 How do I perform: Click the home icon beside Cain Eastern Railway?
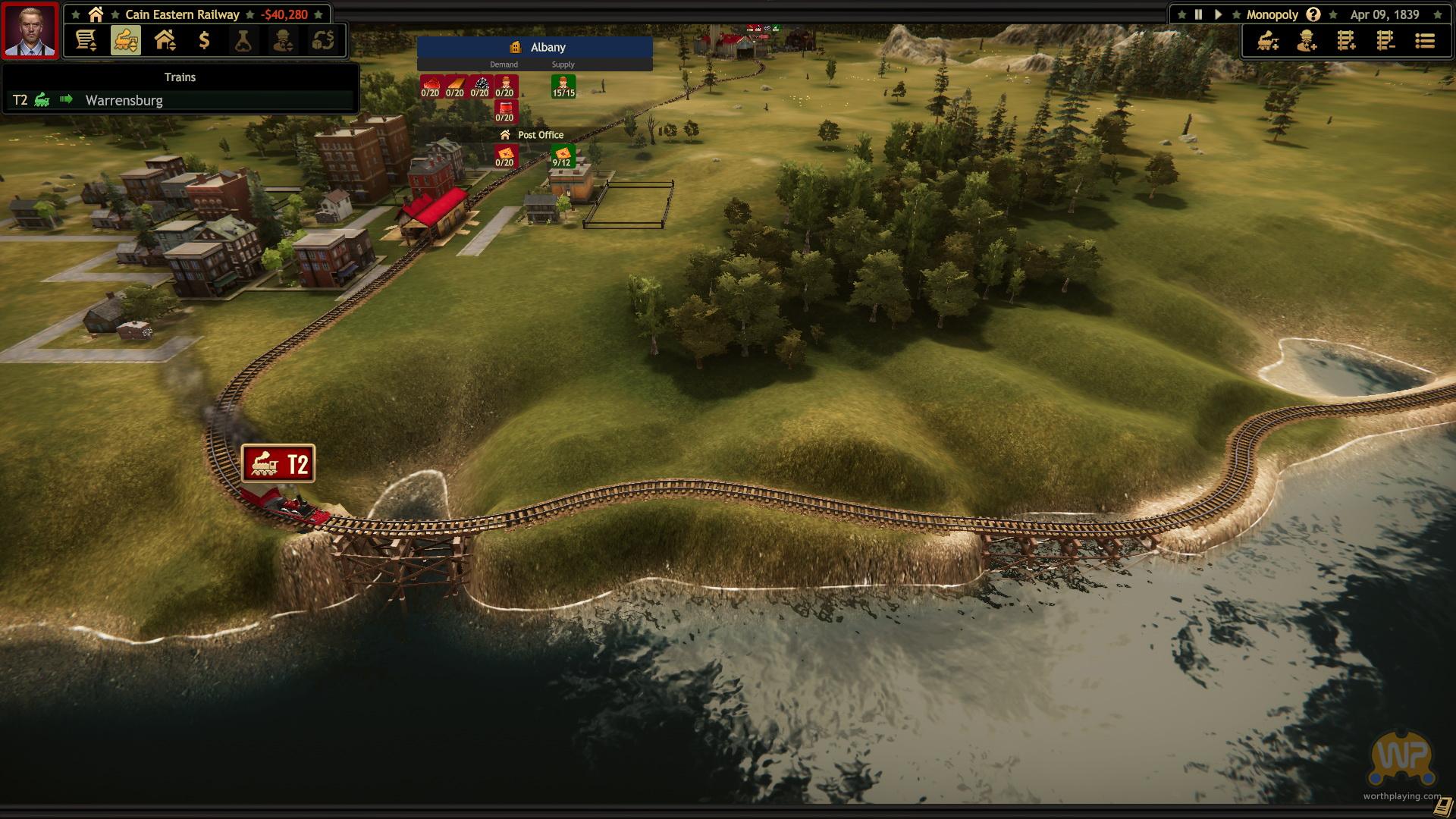tap(96, 14)
